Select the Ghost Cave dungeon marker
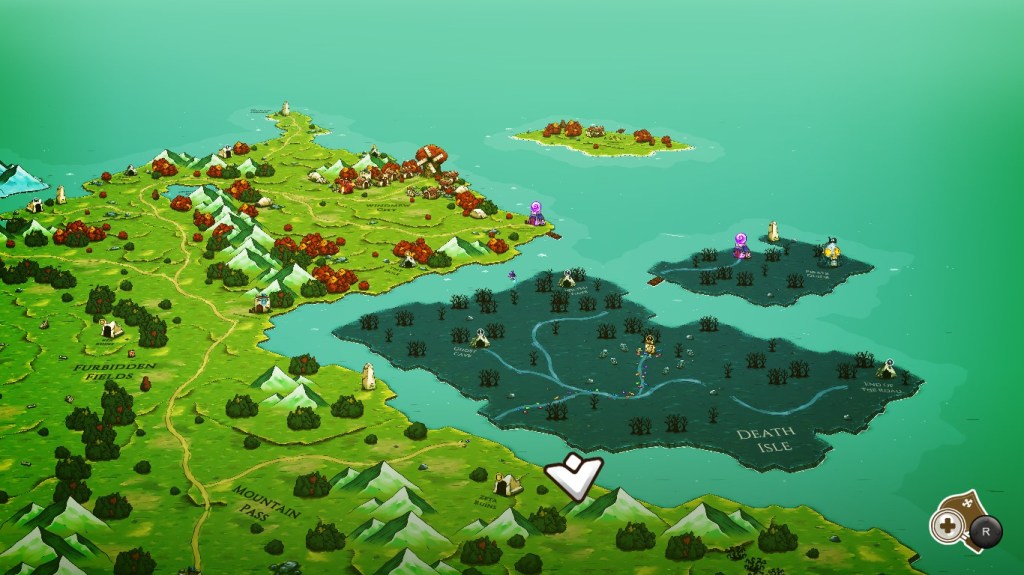Screen dimensions: 1024x575 (x=481, y=339)
